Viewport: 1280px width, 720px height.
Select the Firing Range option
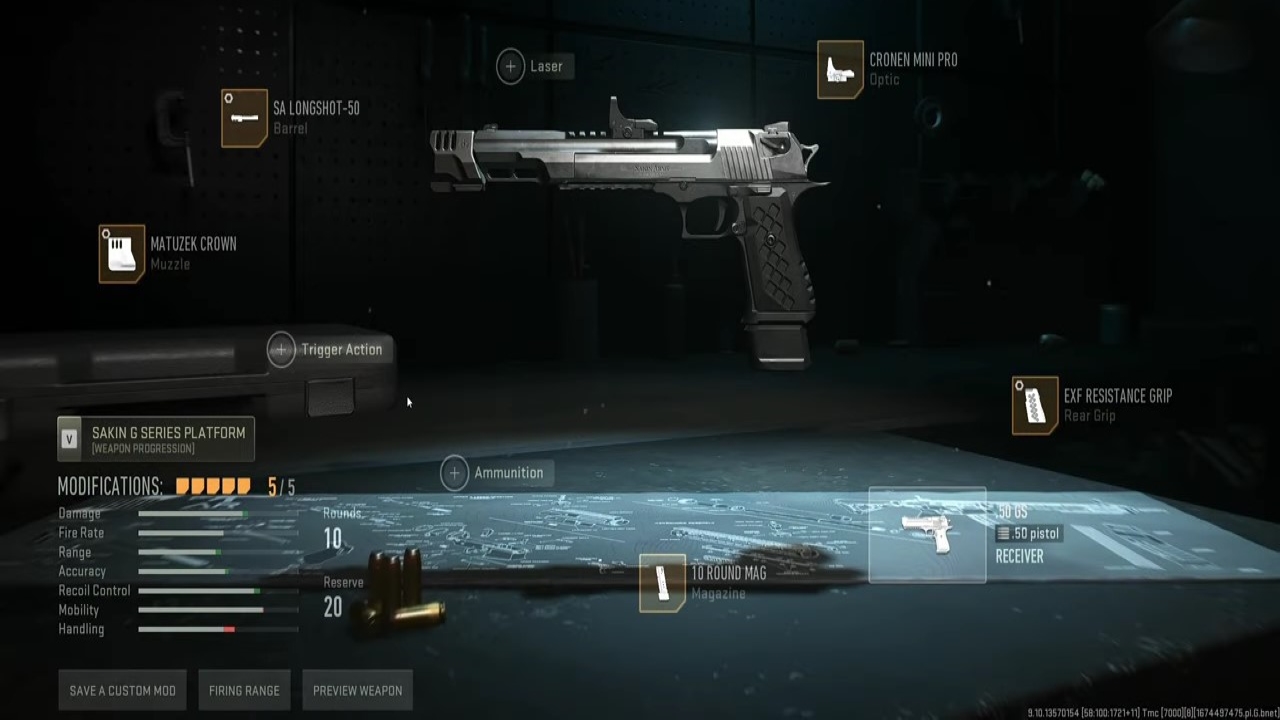pos(244,690)
